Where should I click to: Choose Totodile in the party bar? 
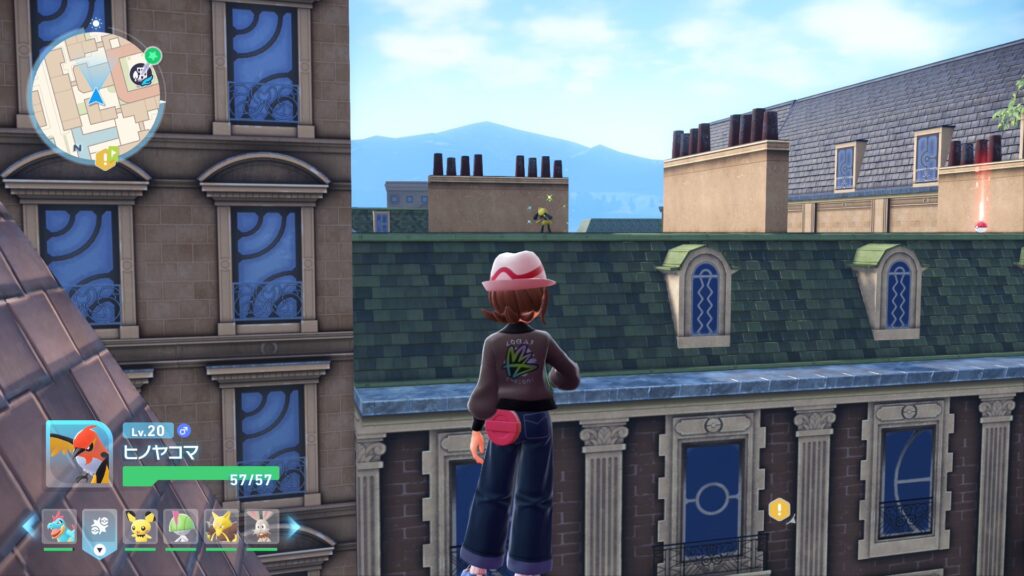59,526
